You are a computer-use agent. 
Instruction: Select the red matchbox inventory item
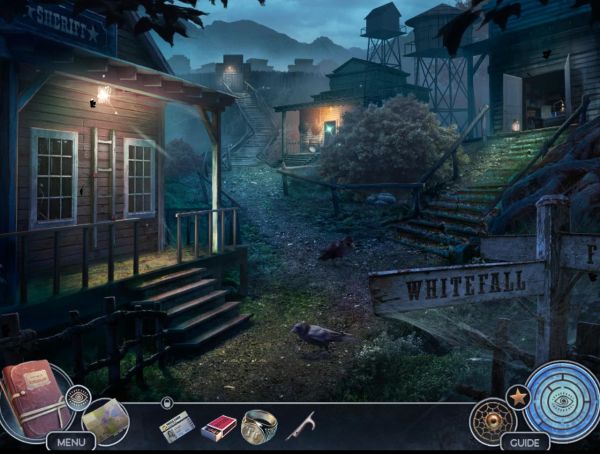click(x=219, y=428)
